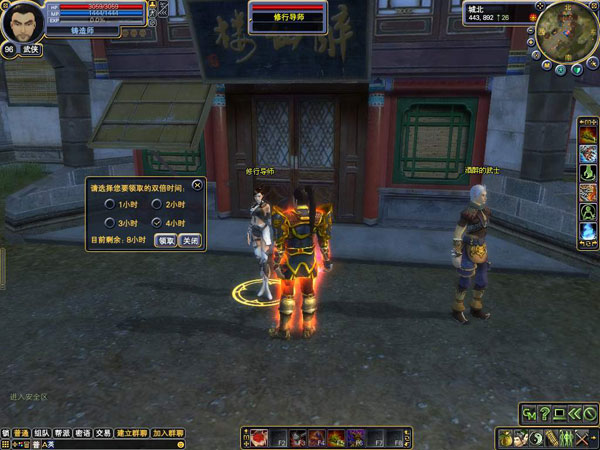Close the dialog with the X button
The image size is (600, 450).
(x=198, y=185)
